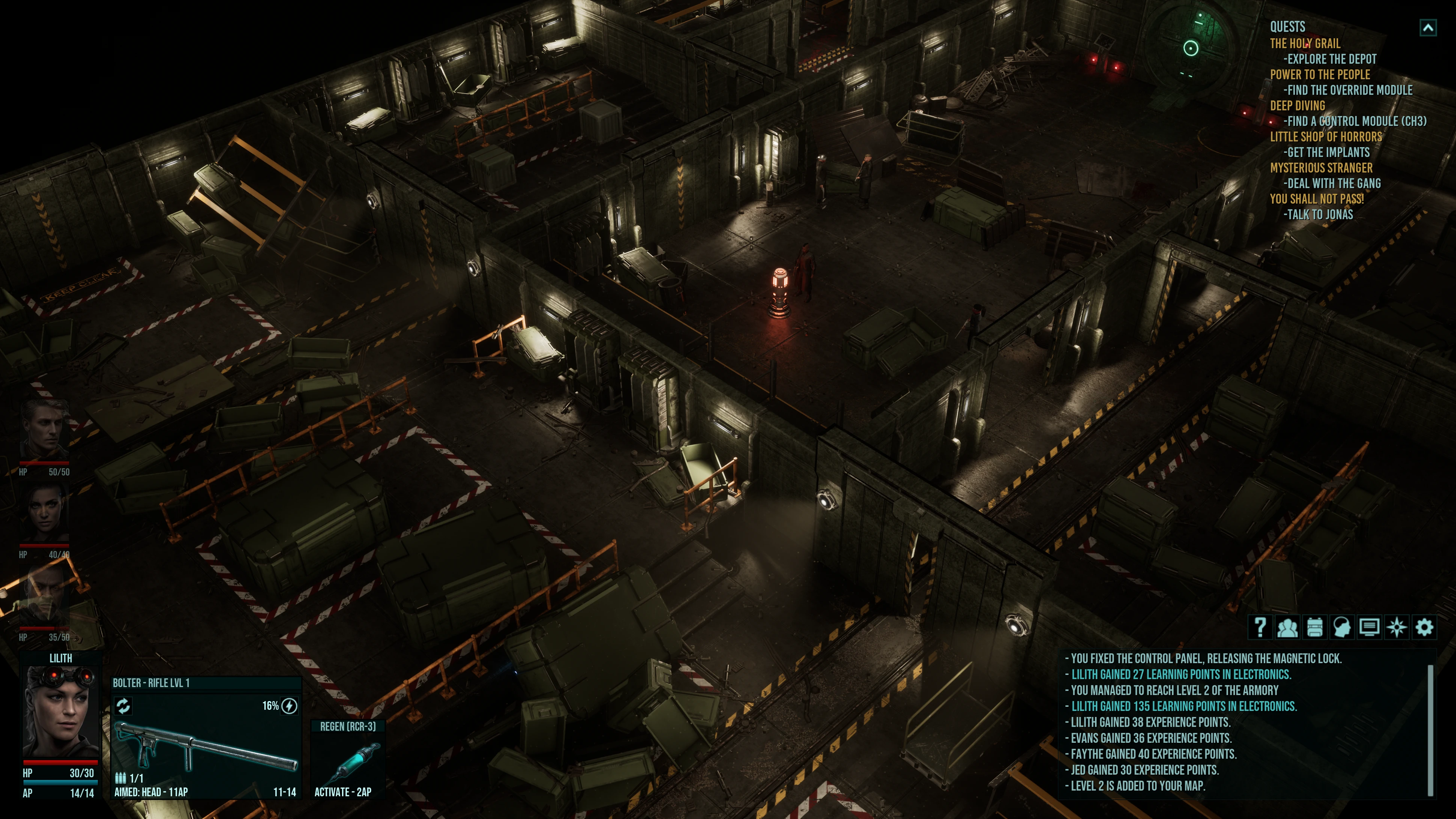Open the help question mark menu
This screenshot has width=1456, height=819.
[1260, 627]
